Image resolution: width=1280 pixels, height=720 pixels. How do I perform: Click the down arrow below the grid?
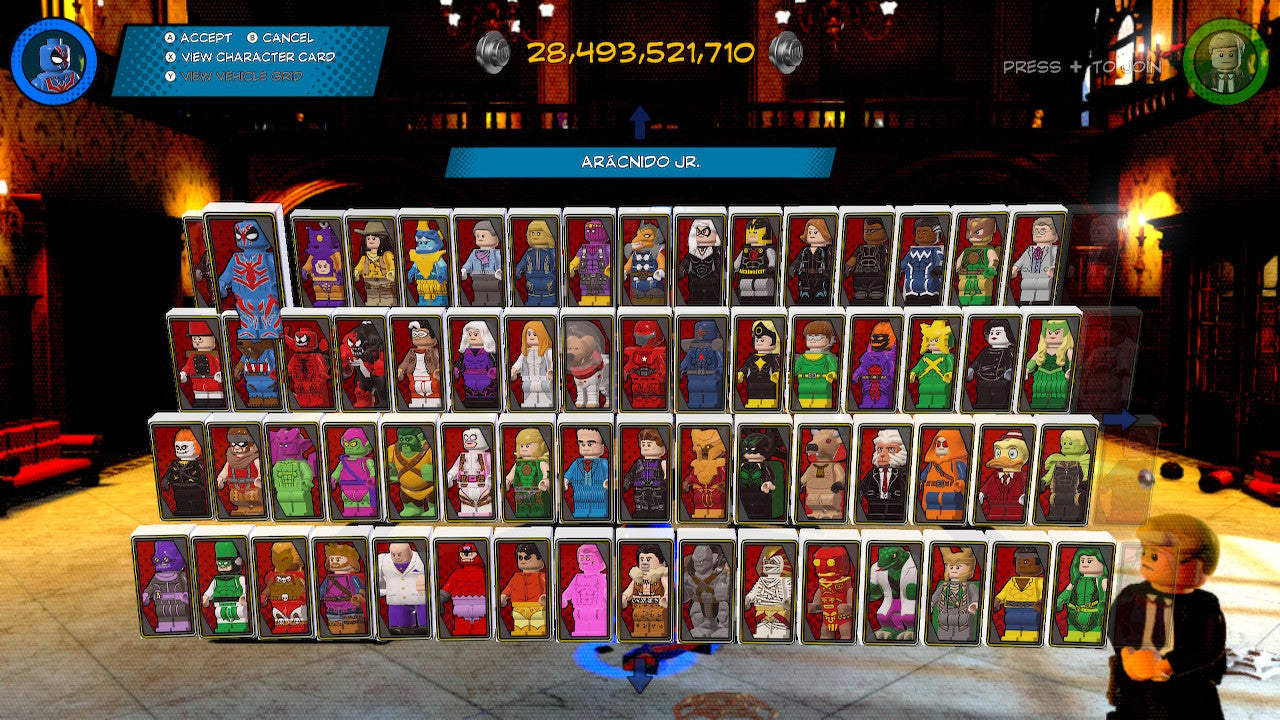(640, 680)
